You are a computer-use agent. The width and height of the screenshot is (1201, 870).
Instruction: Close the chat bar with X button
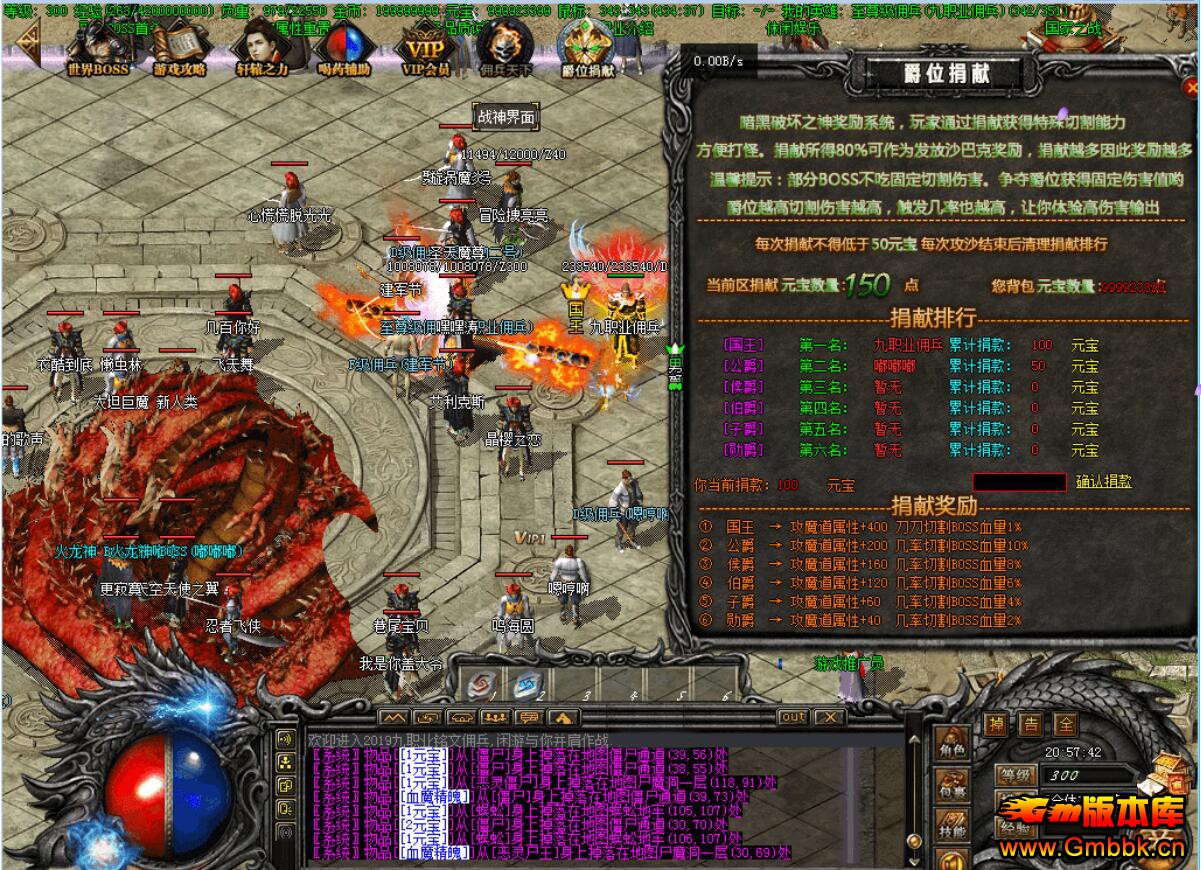828,717
